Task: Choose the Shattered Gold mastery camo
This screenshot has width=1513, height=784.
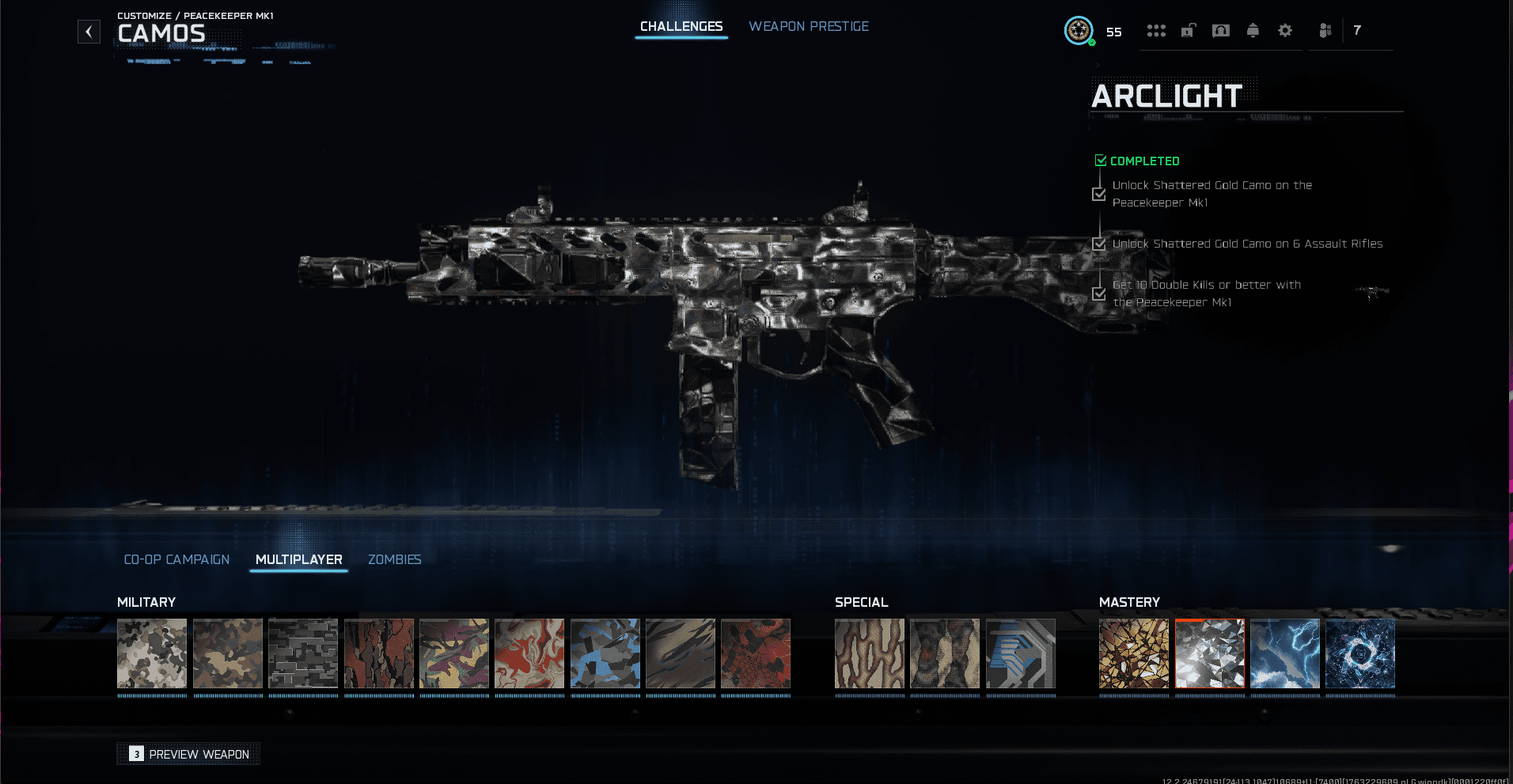Action: point(1133,653)
